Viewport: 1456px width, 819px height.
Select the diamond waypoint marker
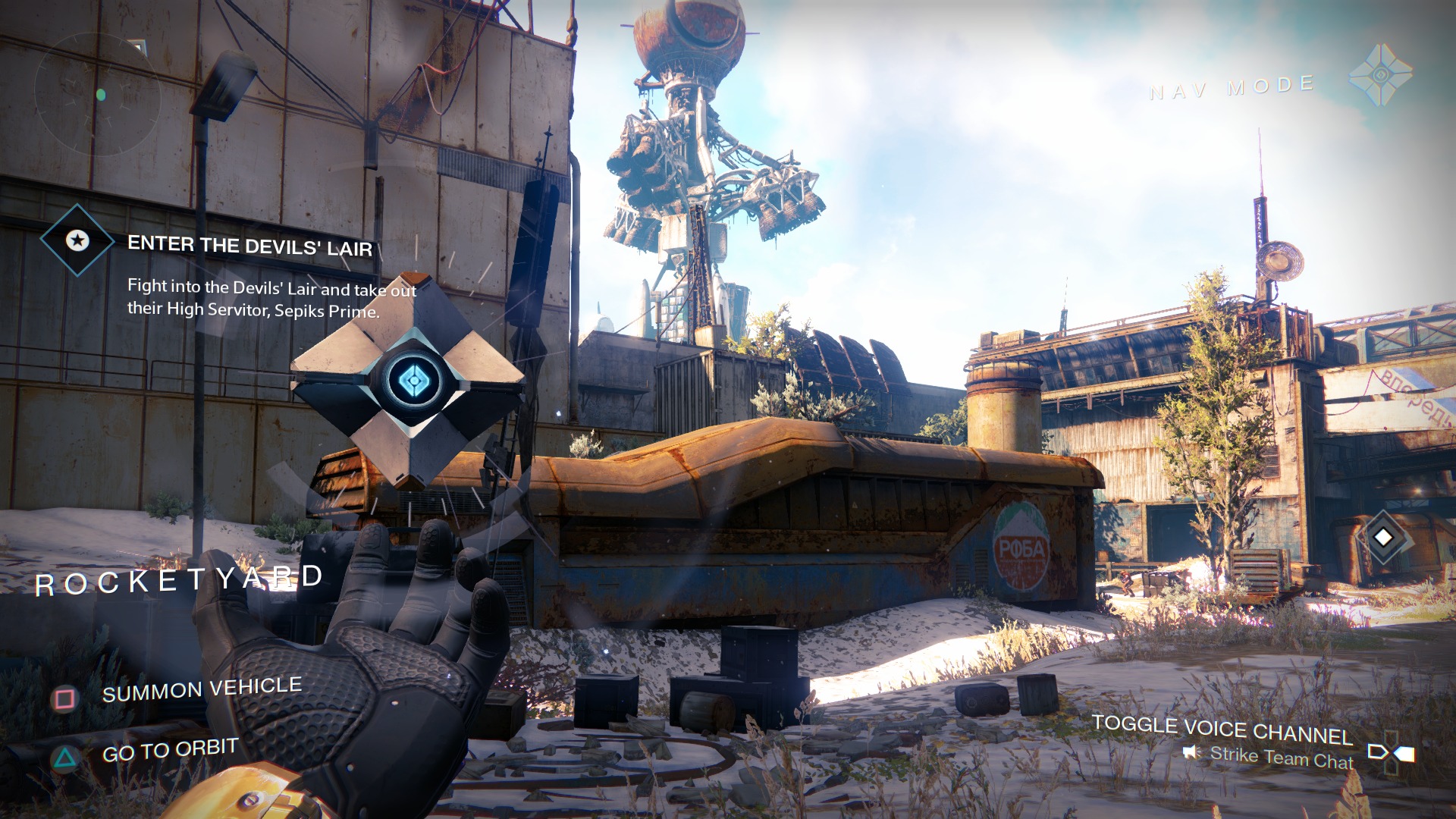pyautogui.click(x=1383, y=537)
